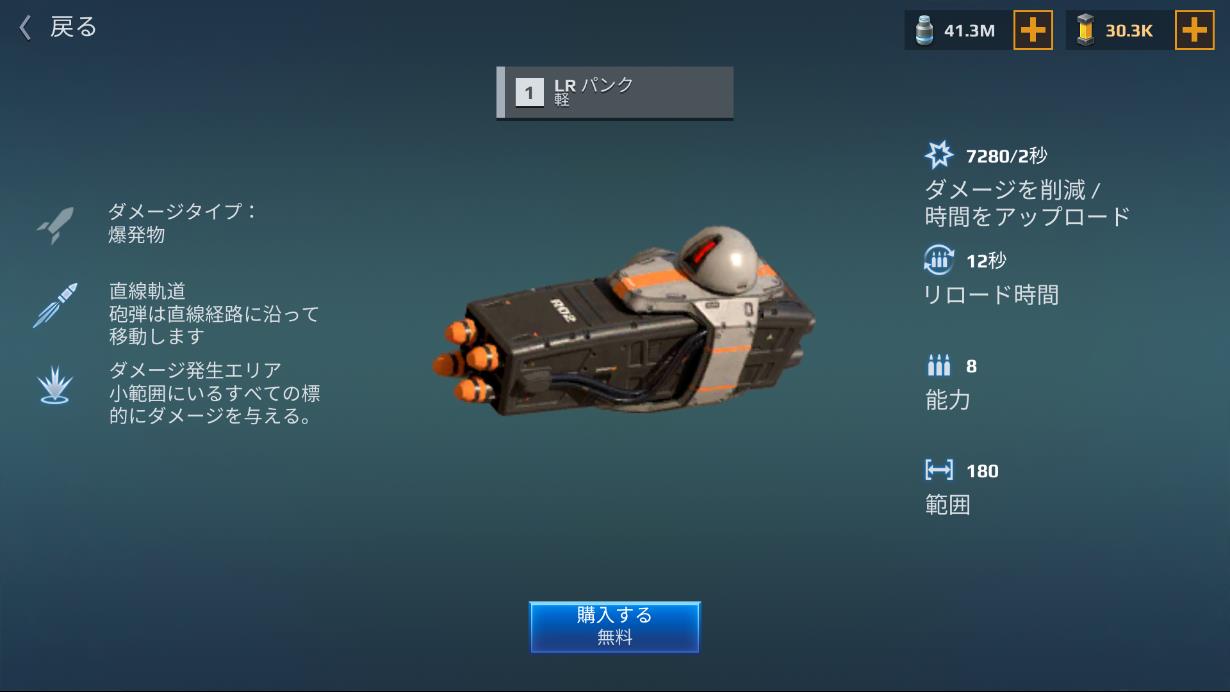The image size is (1230, 692).
Task: Go back with the 戻る button
Action: click(x=58, y=27)
